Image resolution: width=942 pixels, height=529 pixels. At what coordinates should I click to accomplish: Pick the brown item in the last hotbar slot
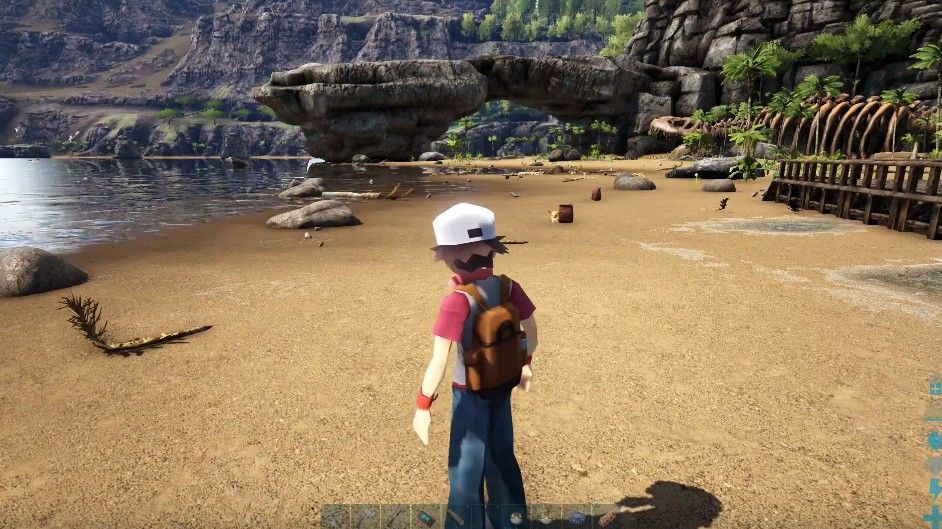(607, 518)
